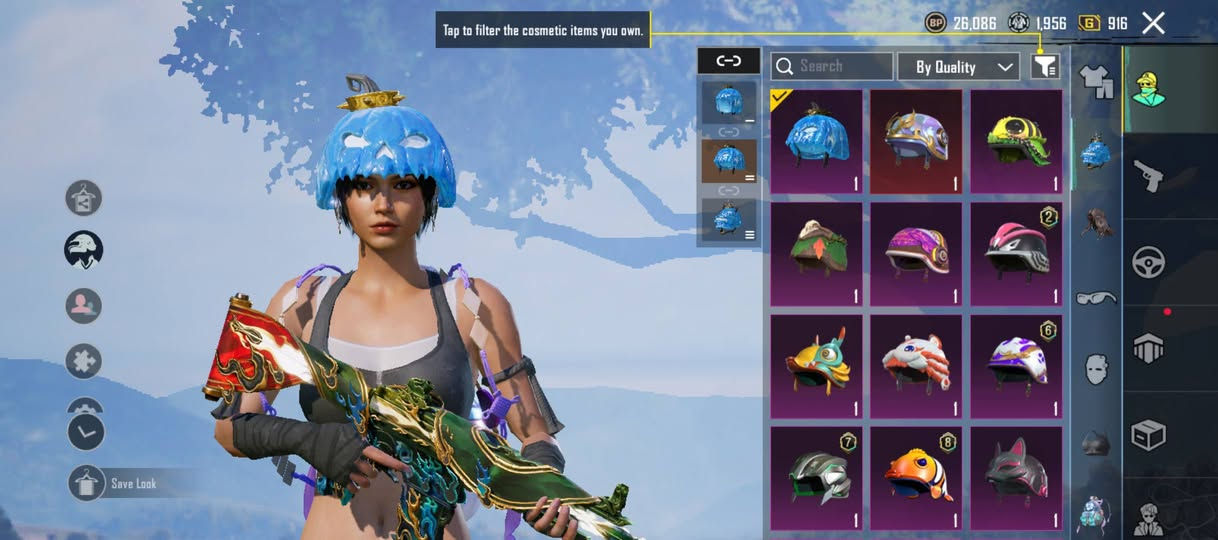Click the item search field
The width and height of the screenshot is (1218, 540).
[832, 66]
